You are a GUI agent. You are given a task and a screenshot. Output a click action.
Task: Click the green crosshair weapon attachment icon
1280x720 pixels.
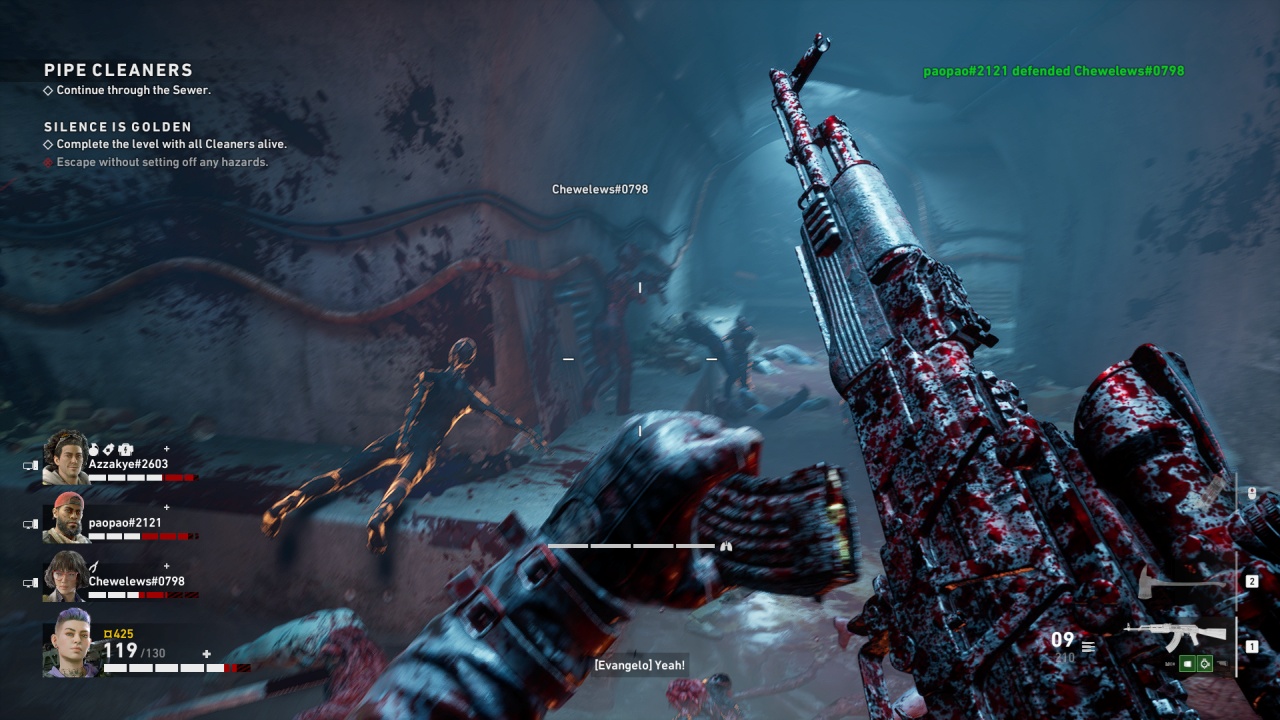[1205, 663]
